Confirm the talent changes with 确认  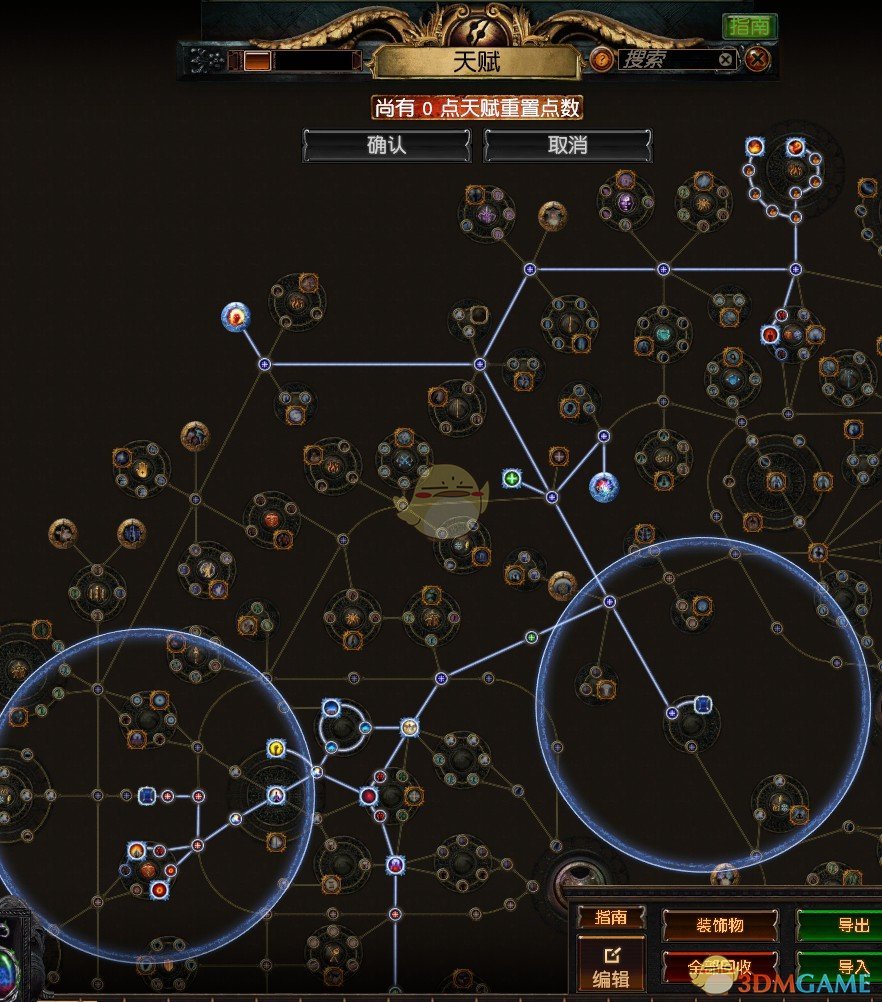pos(386,146)
